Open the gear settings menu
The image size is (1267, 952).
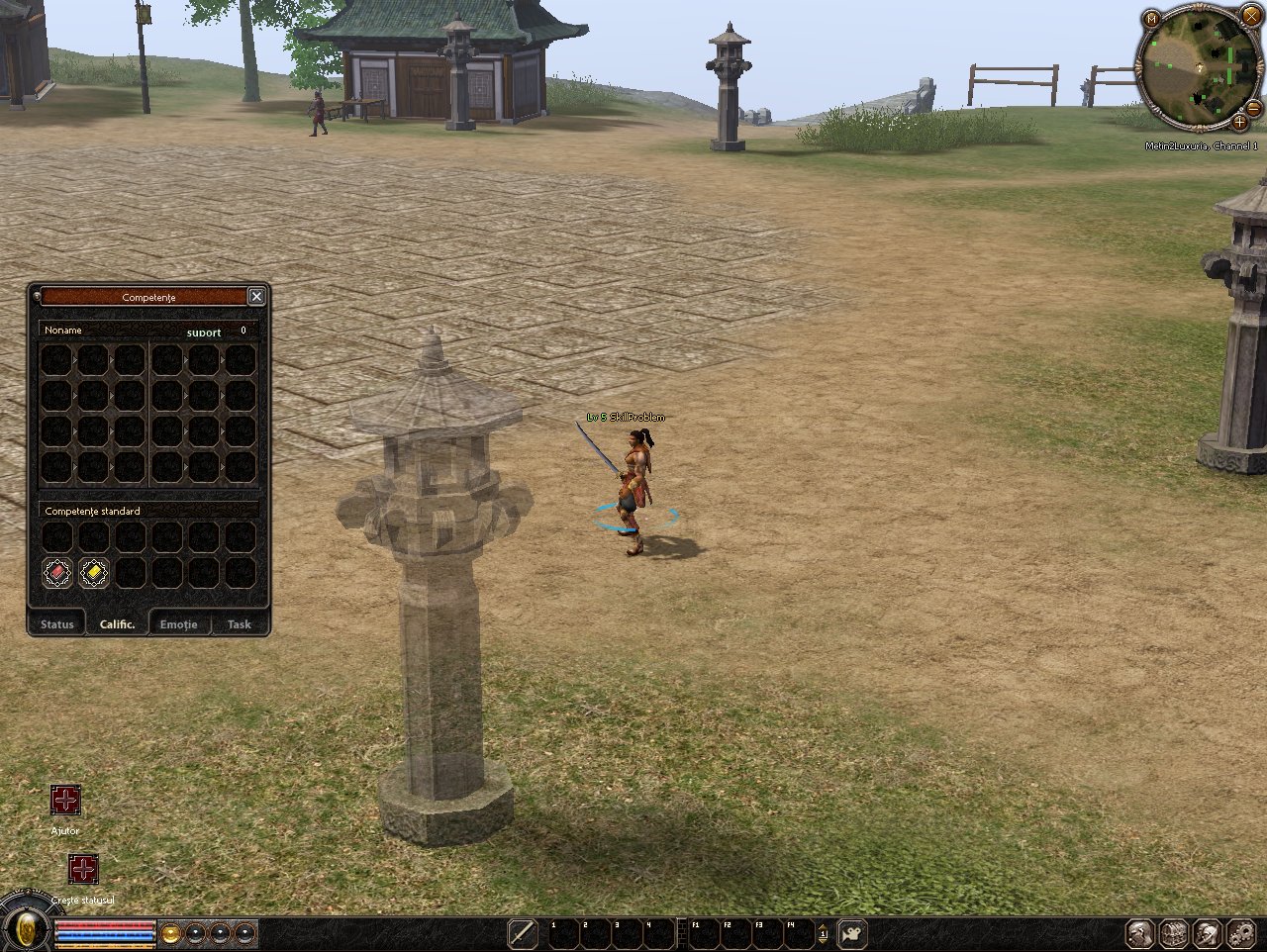coord(1241,933)
